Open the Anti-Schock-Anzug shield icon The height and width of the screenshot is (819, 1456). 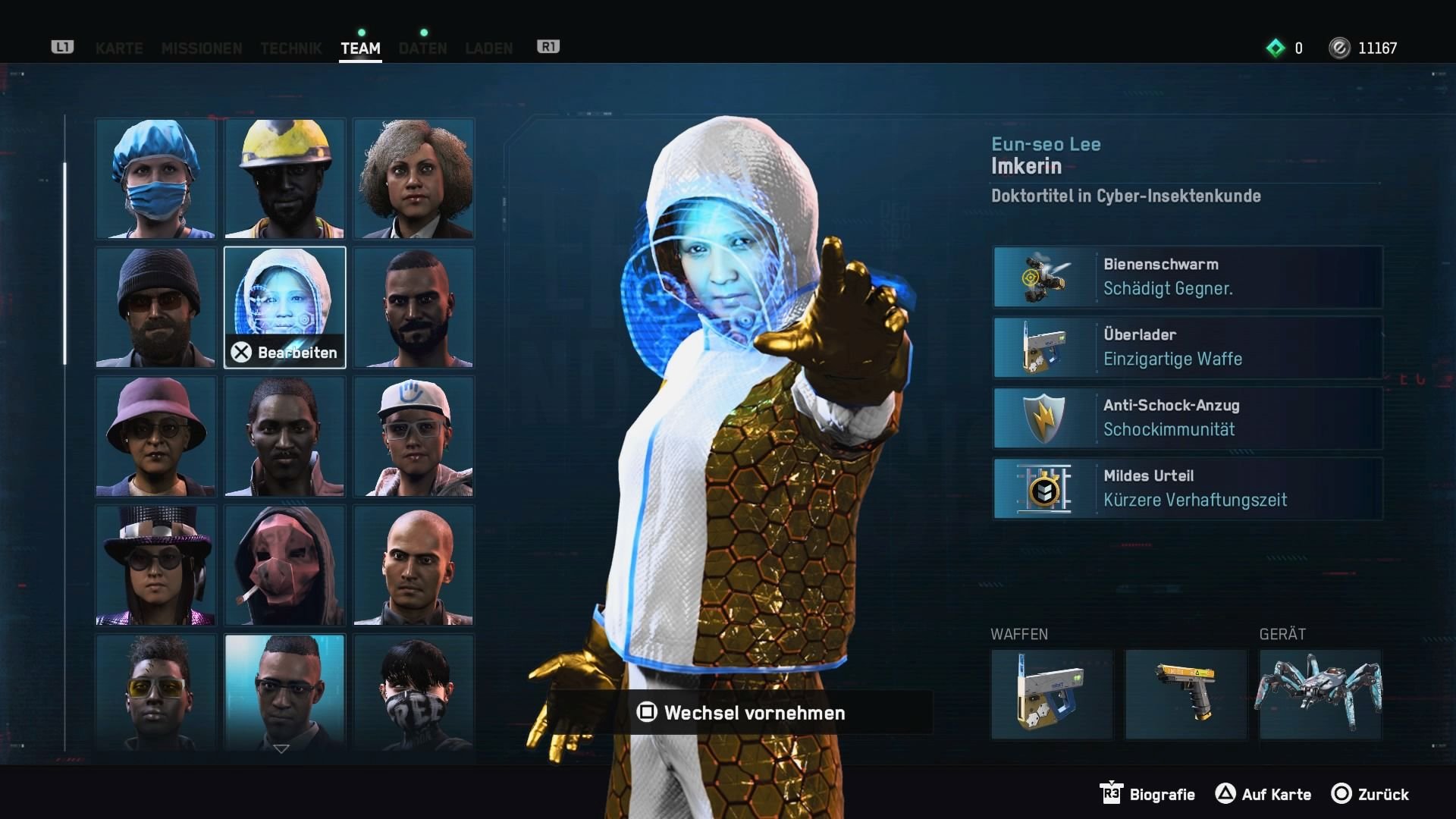tap(1043, 418)
